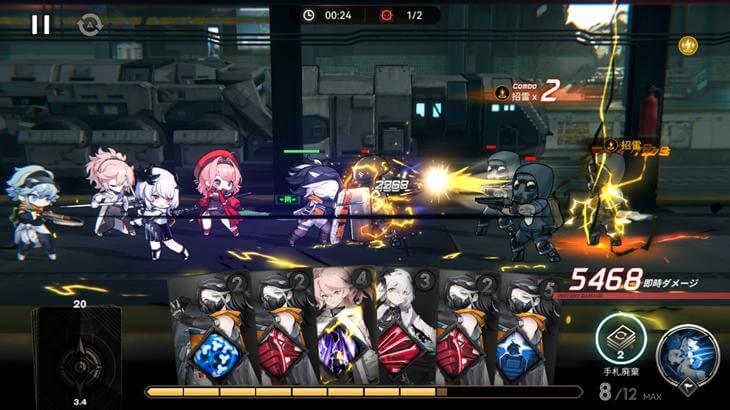The image size is (730, 410).
Task: Activate the blue ultimate skill icon
Action: [687, 355]
